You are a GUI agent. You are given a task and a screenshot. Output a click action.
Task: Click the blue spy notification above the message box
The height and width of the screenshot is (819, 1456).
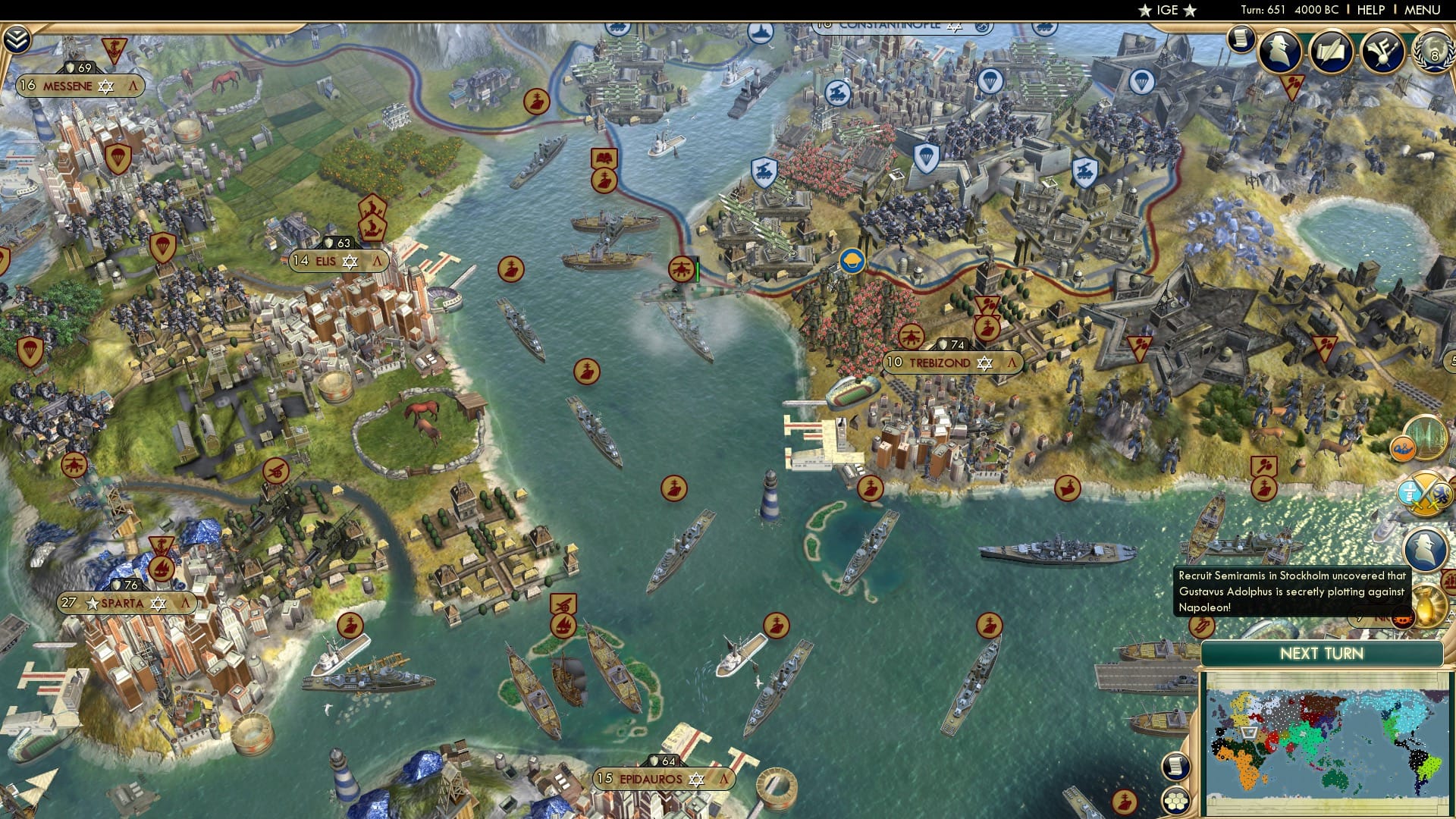pos(1424,549)
